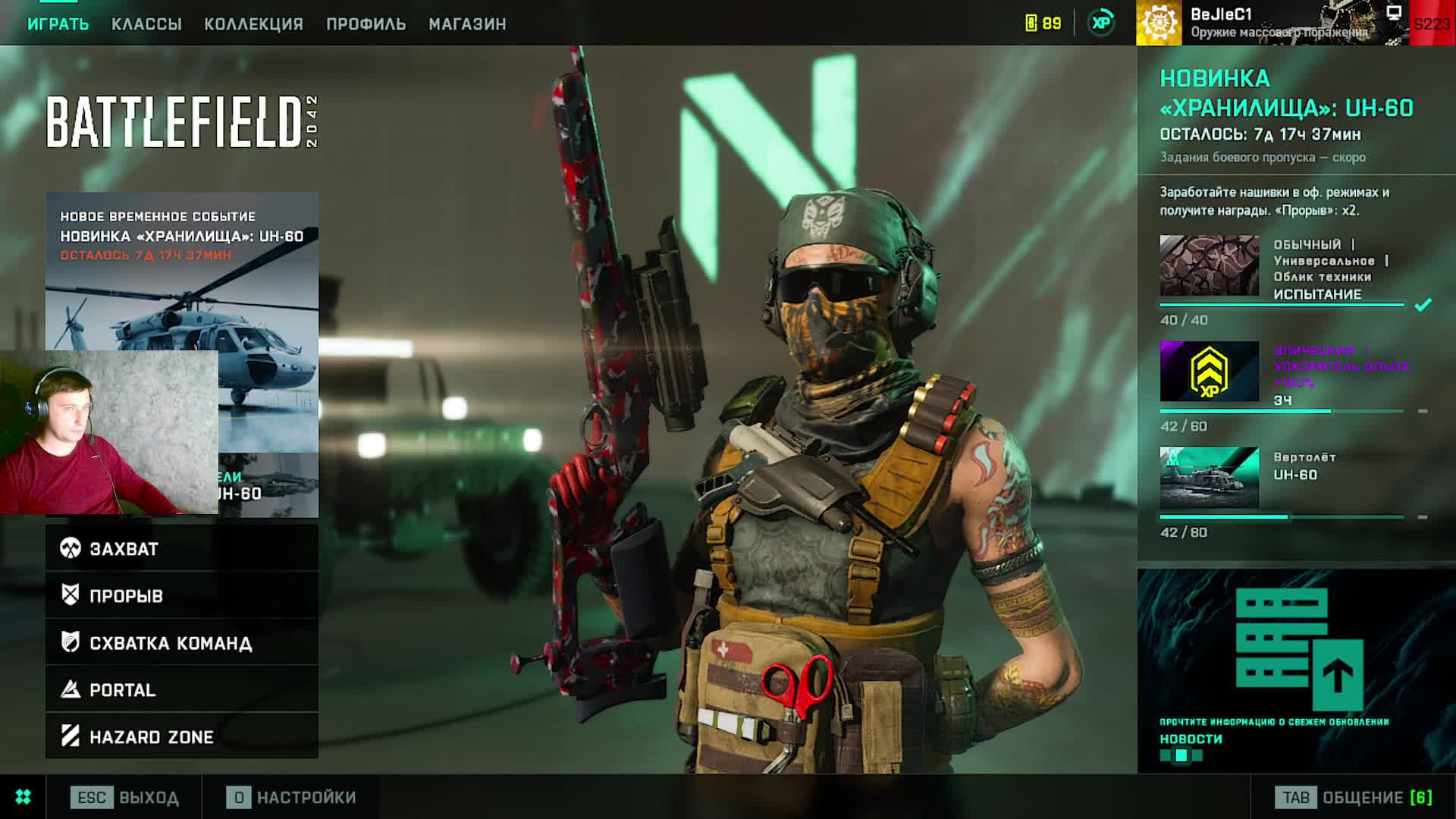This screenshot has height=819, width=1456.
Task: Go to the КОЛЛЕКЦИЯ tab
Action: coord(253,24)
